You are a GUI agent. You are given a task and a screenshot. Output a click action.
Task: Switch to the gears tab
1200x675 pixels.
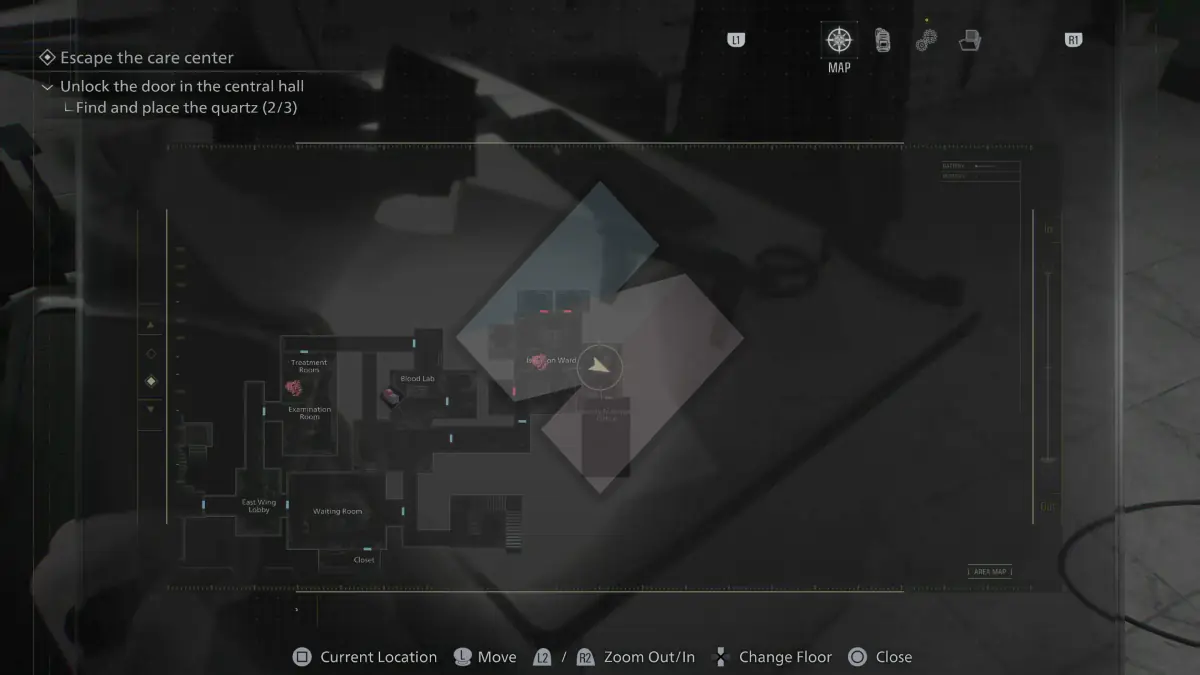pos(926,41)
